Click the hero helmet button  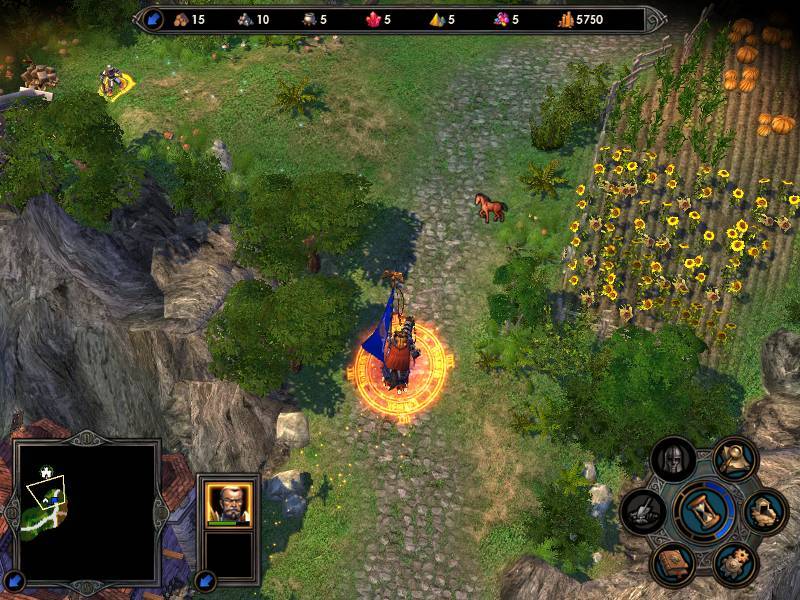(672, 461)
